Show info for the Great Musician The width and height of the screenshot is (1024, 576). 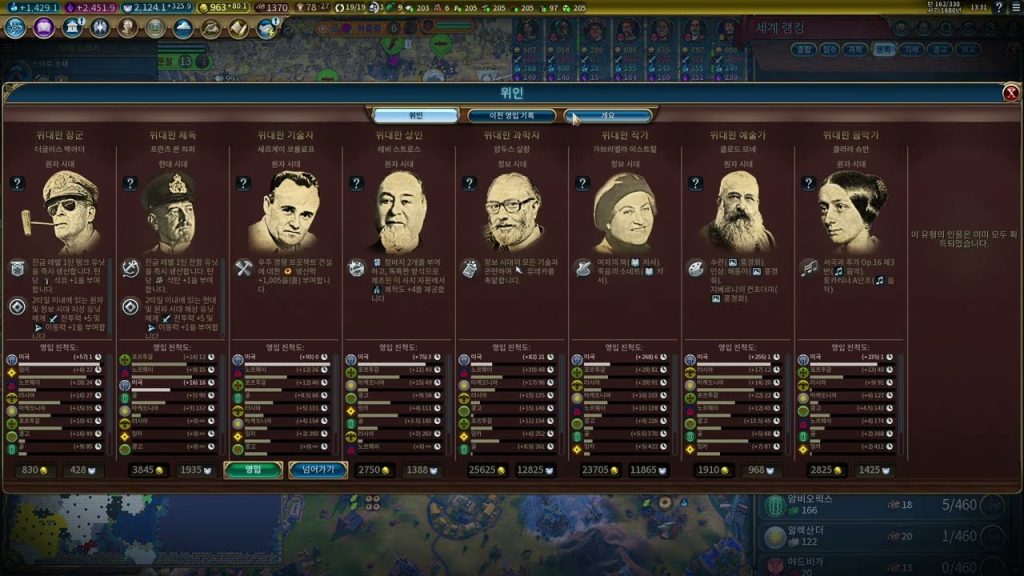[806, 183]
